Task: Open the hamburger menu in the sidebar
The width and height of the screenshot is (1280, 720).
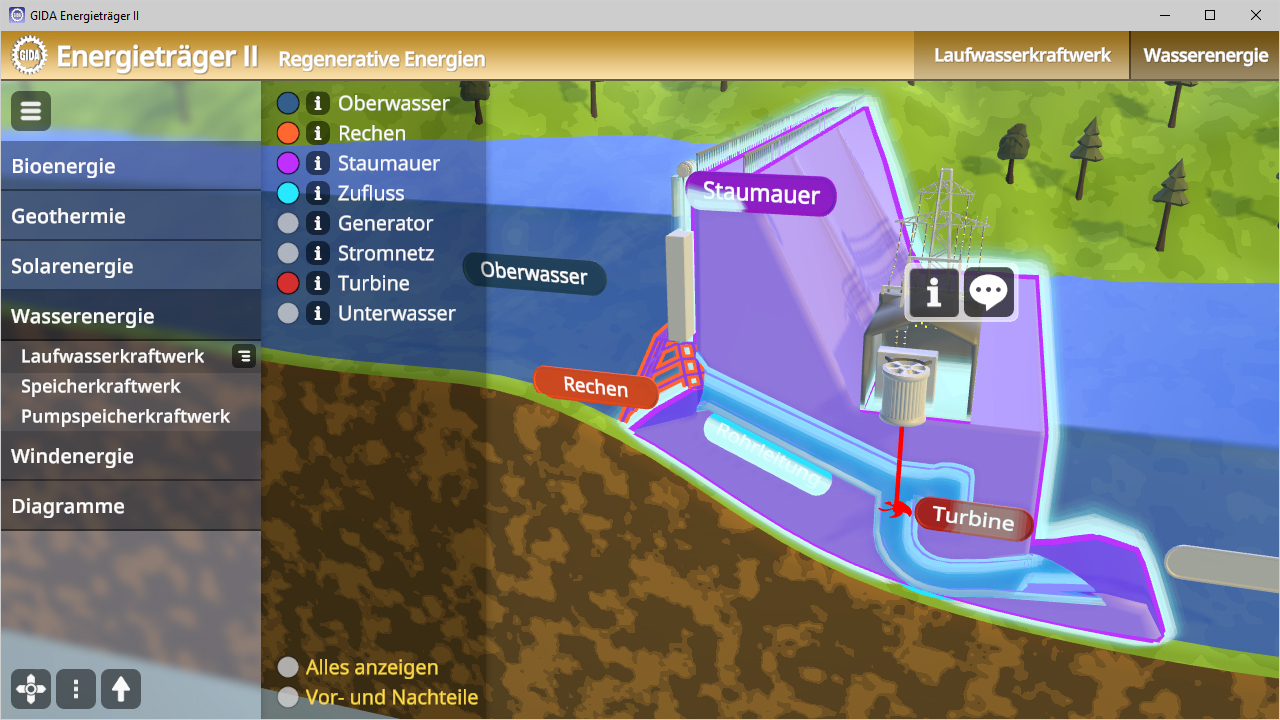Action: 30,110
